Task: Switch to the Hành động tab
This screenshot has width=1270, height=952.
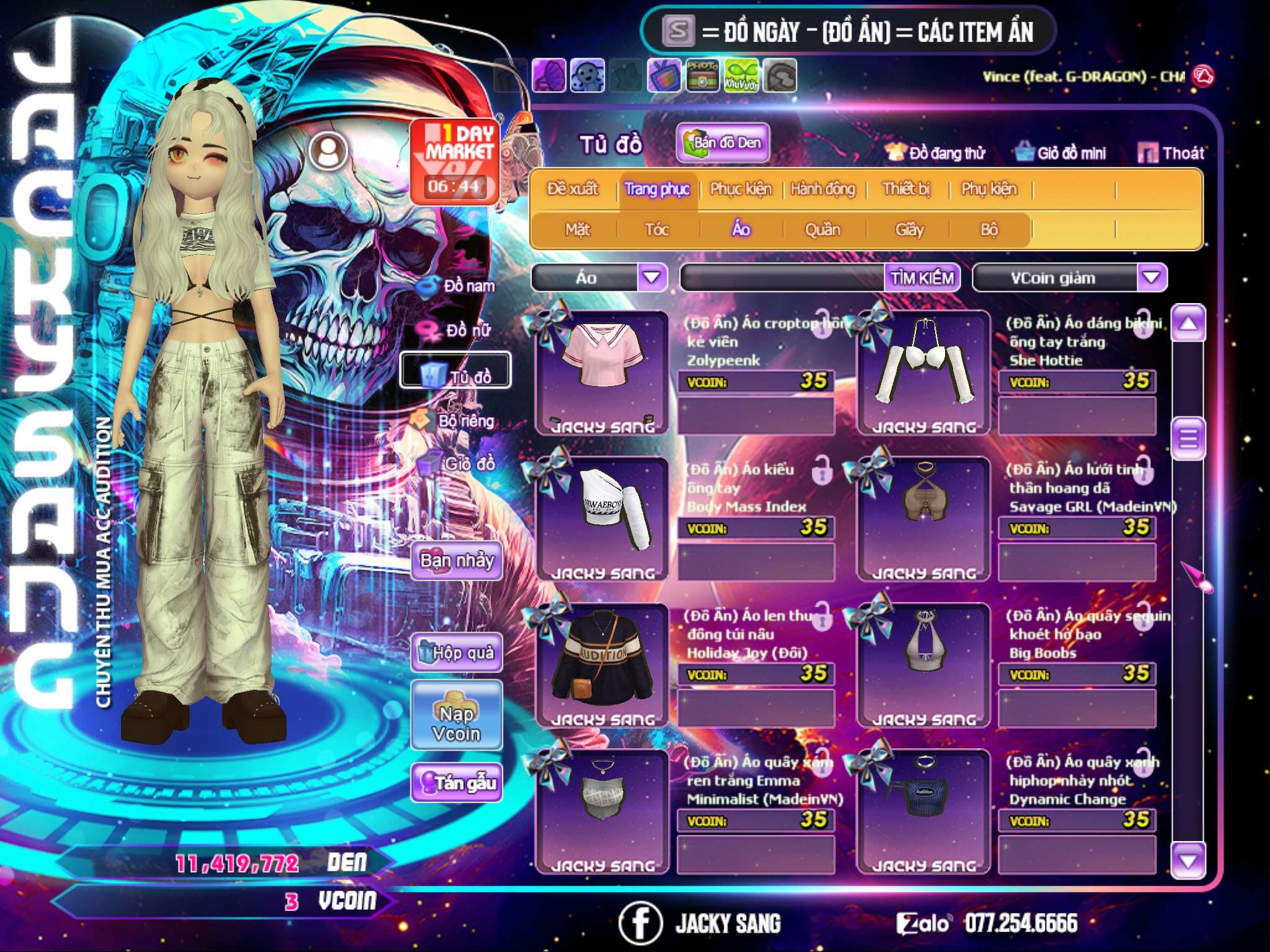Action: 822,189
